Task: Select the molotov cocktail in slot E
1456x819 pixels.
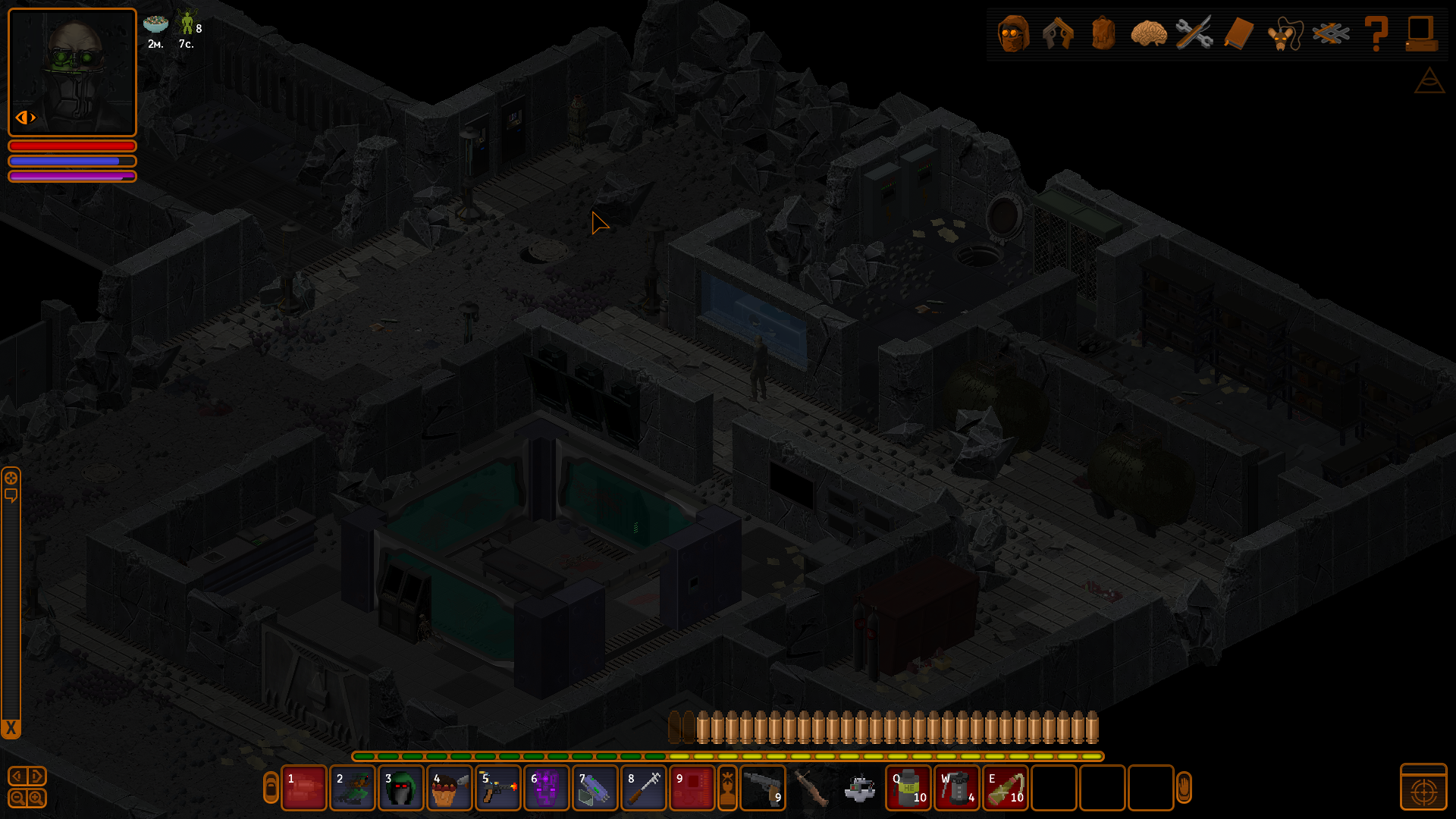Action: point(1006,789)
